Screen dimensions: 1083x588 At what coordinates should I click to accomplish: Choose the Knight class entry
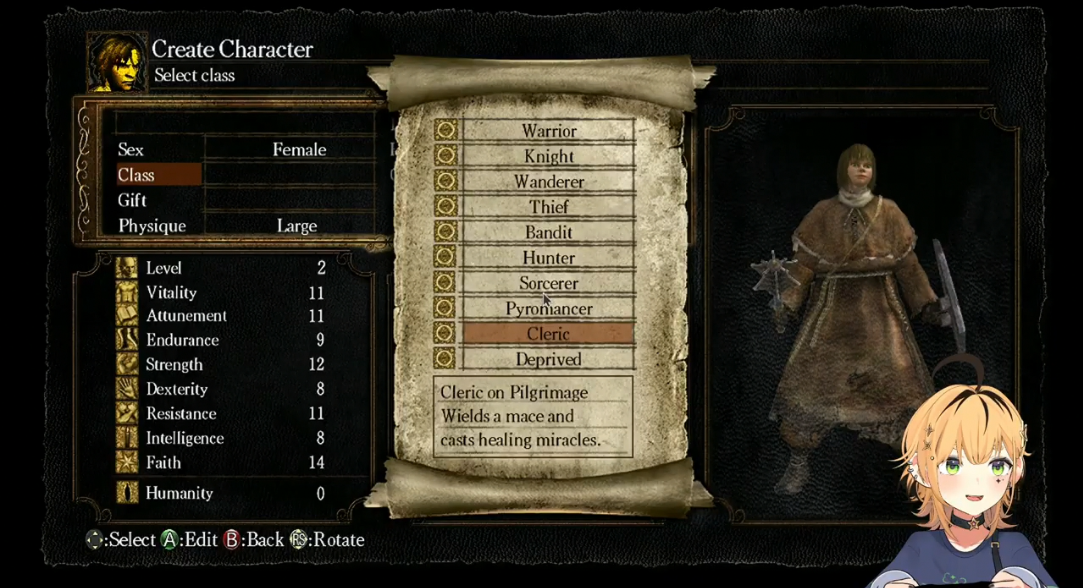548,156
